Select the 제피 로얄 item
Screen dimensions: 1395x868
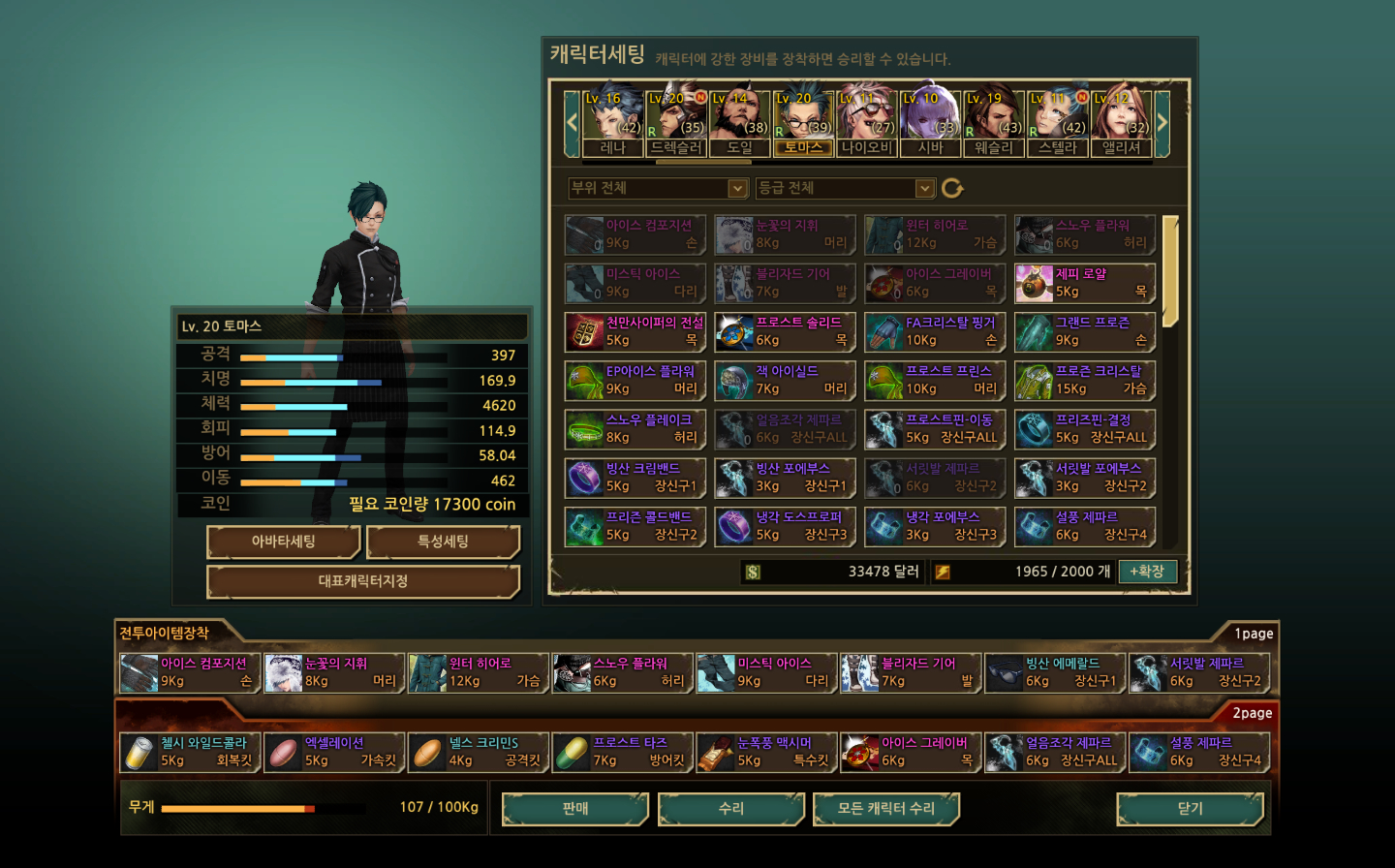[1085, 283]
